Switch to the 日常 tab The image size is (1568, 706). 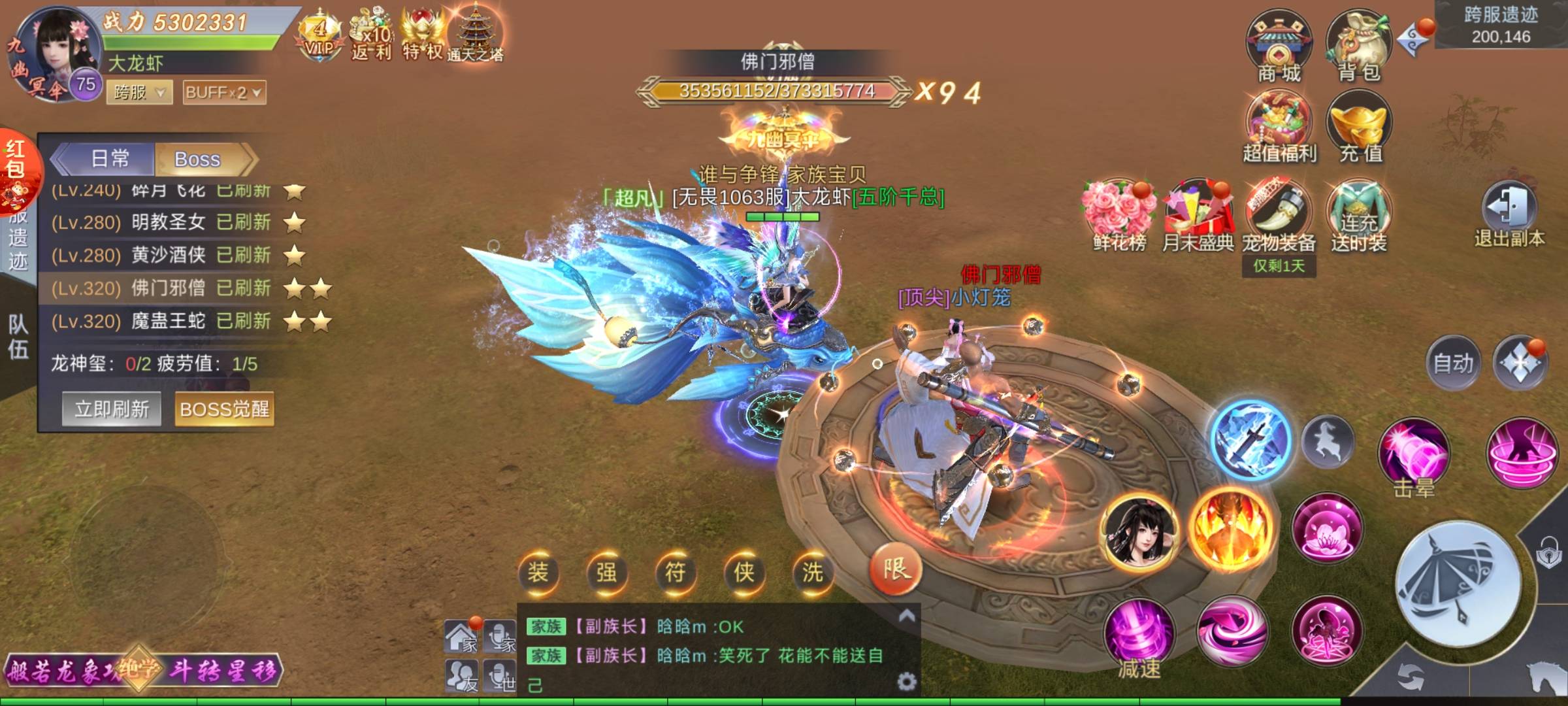point(110,159)
